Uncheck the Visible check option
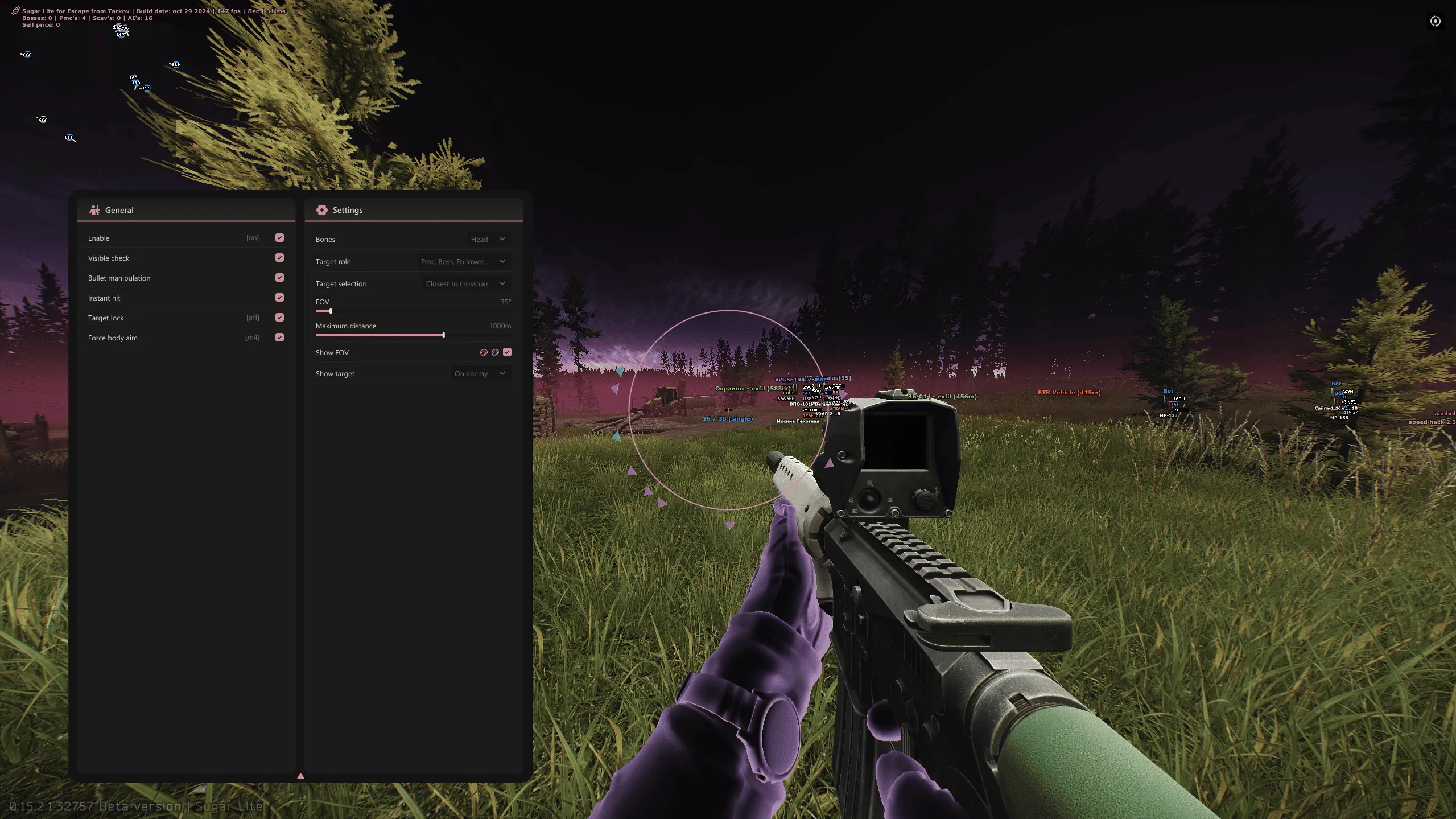This screenshot has height=819, width=1456. [278, 257]
